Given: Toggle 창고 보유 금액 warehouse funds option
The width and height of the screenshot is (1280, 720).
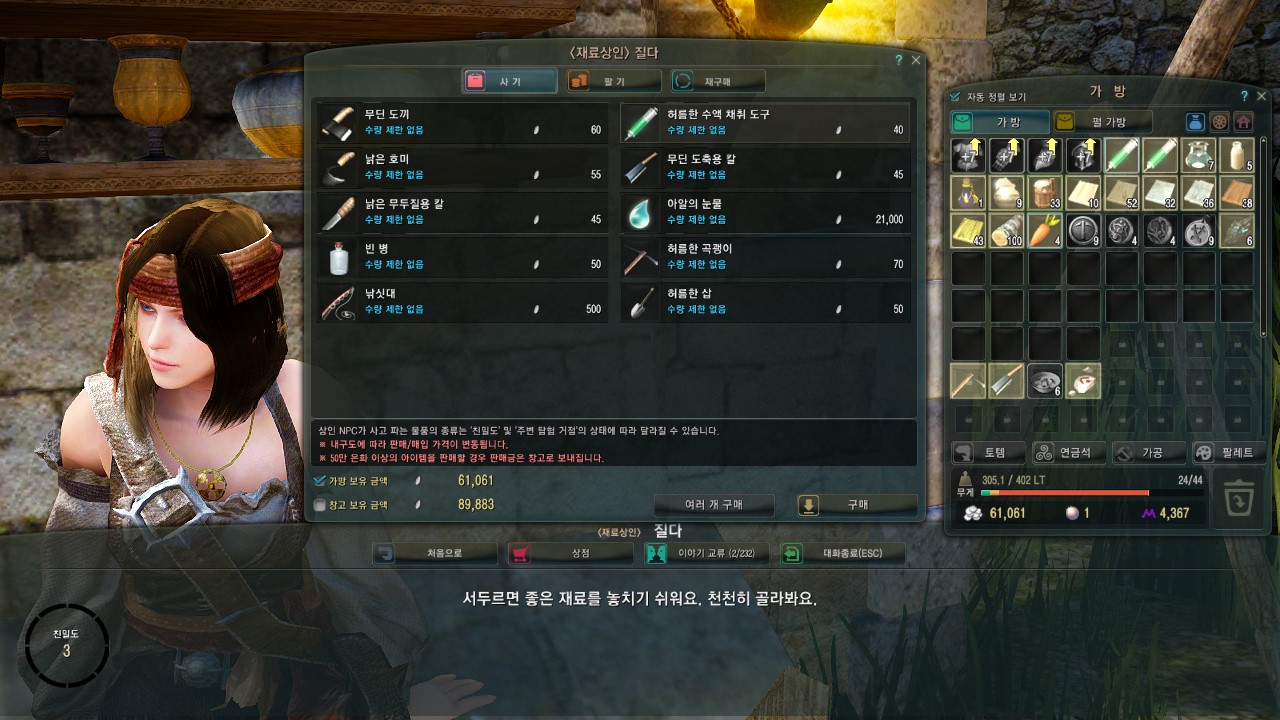Looking at the screenshot, I should 320,505.
